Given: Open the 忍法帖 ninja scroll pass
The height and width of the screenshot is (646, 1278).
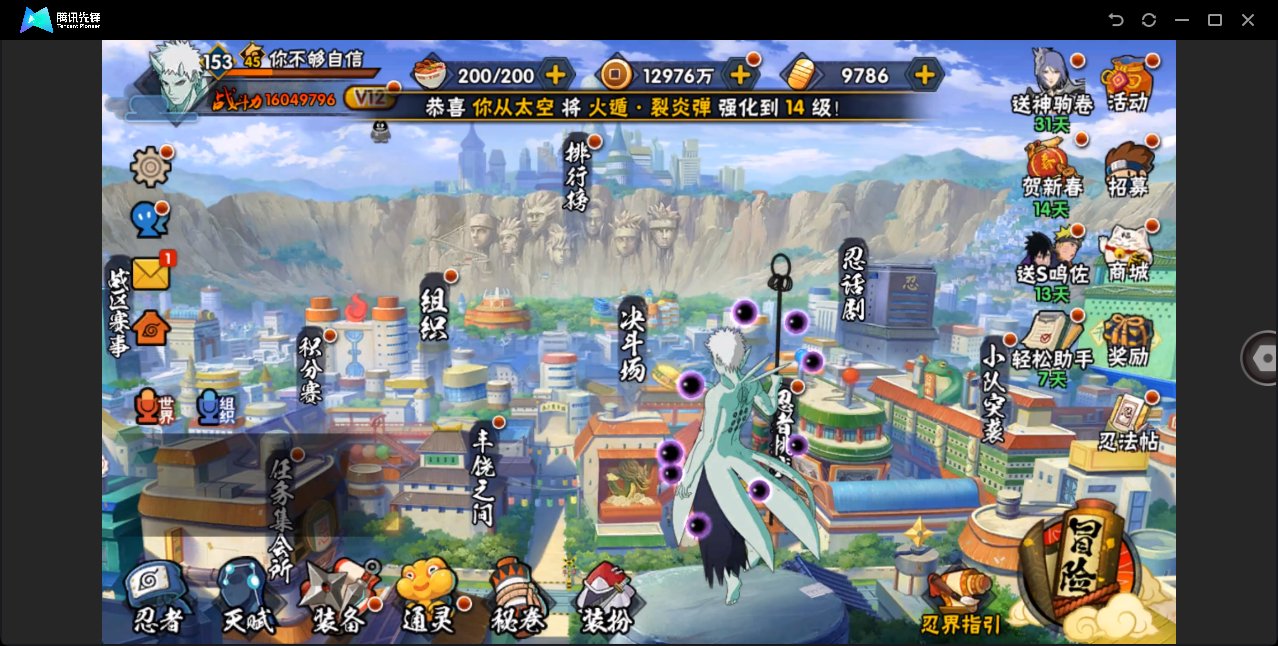Looking at the screenshot, I should (x=1128, y=424).
